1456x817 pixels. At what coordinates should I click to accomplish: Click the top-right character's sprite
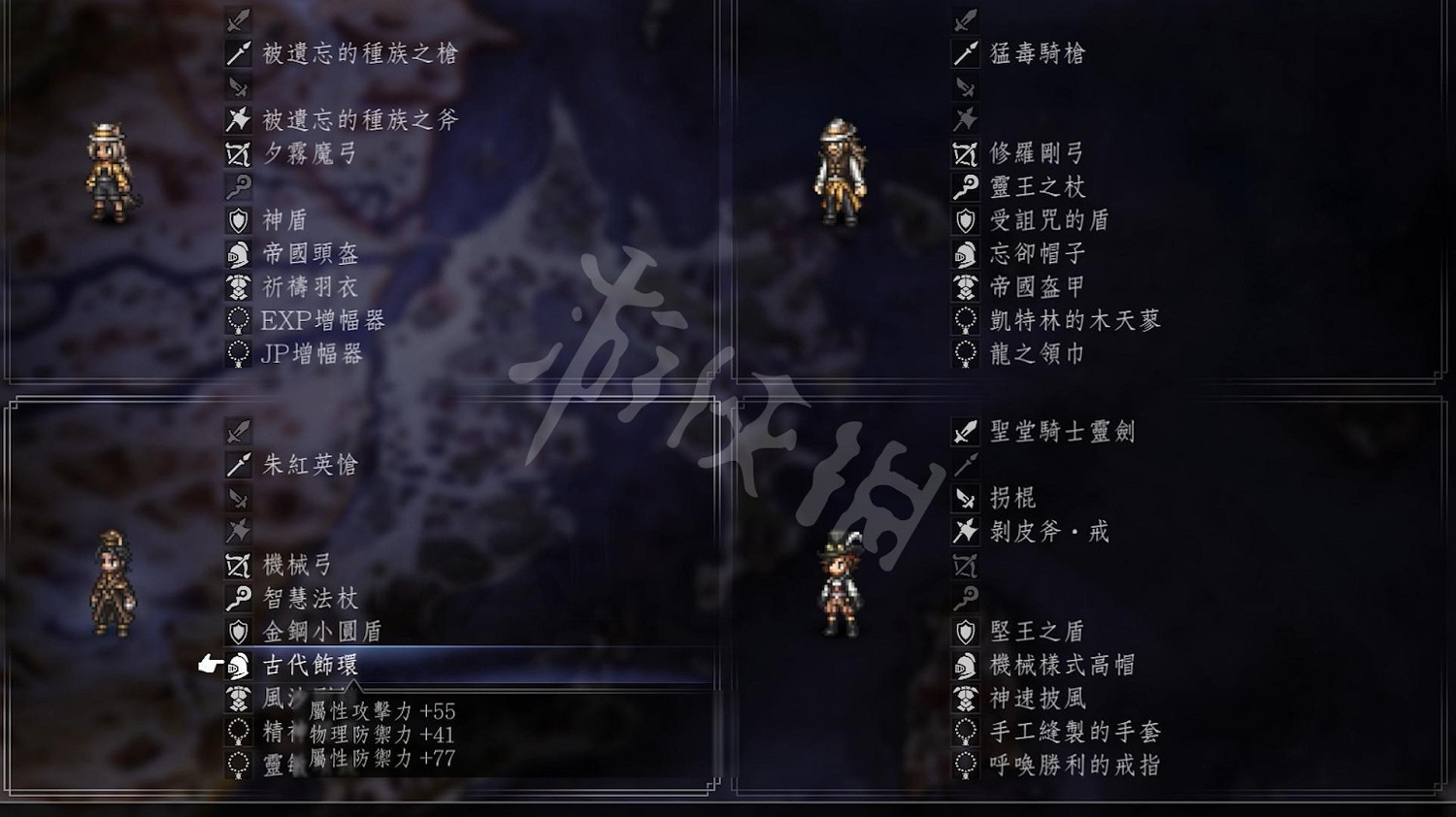tap(842, 175)
